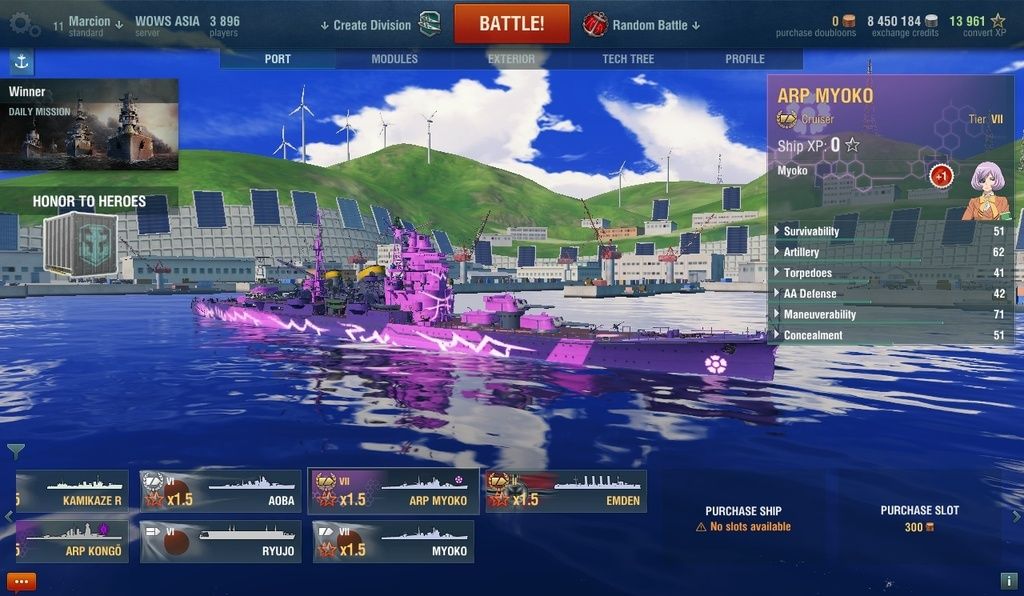Click Create Division
Viewport: 1024px width, 596px height.
(x=371, y=25)
